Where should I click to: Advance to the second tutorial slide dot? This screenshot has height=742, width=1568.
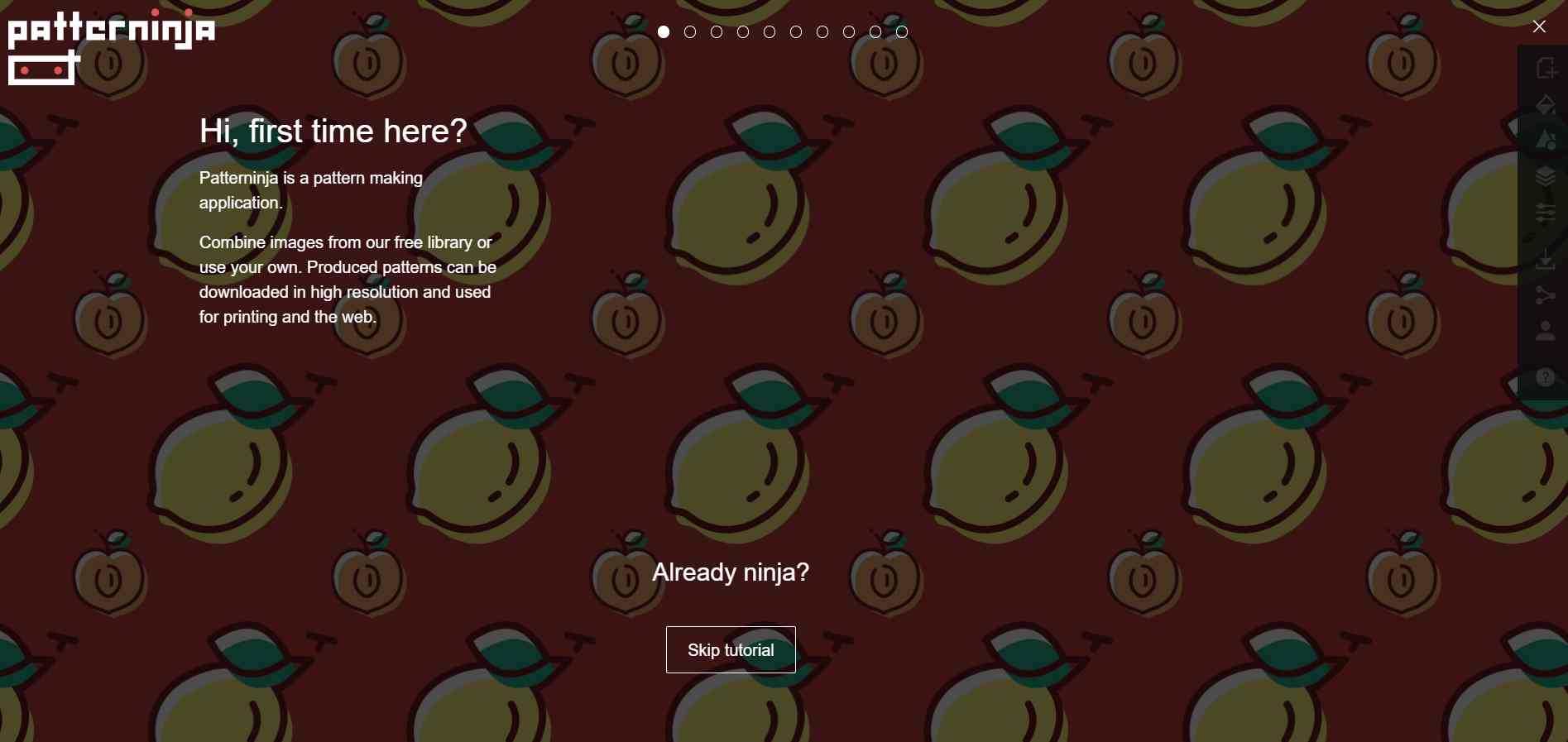pos(690,32)
